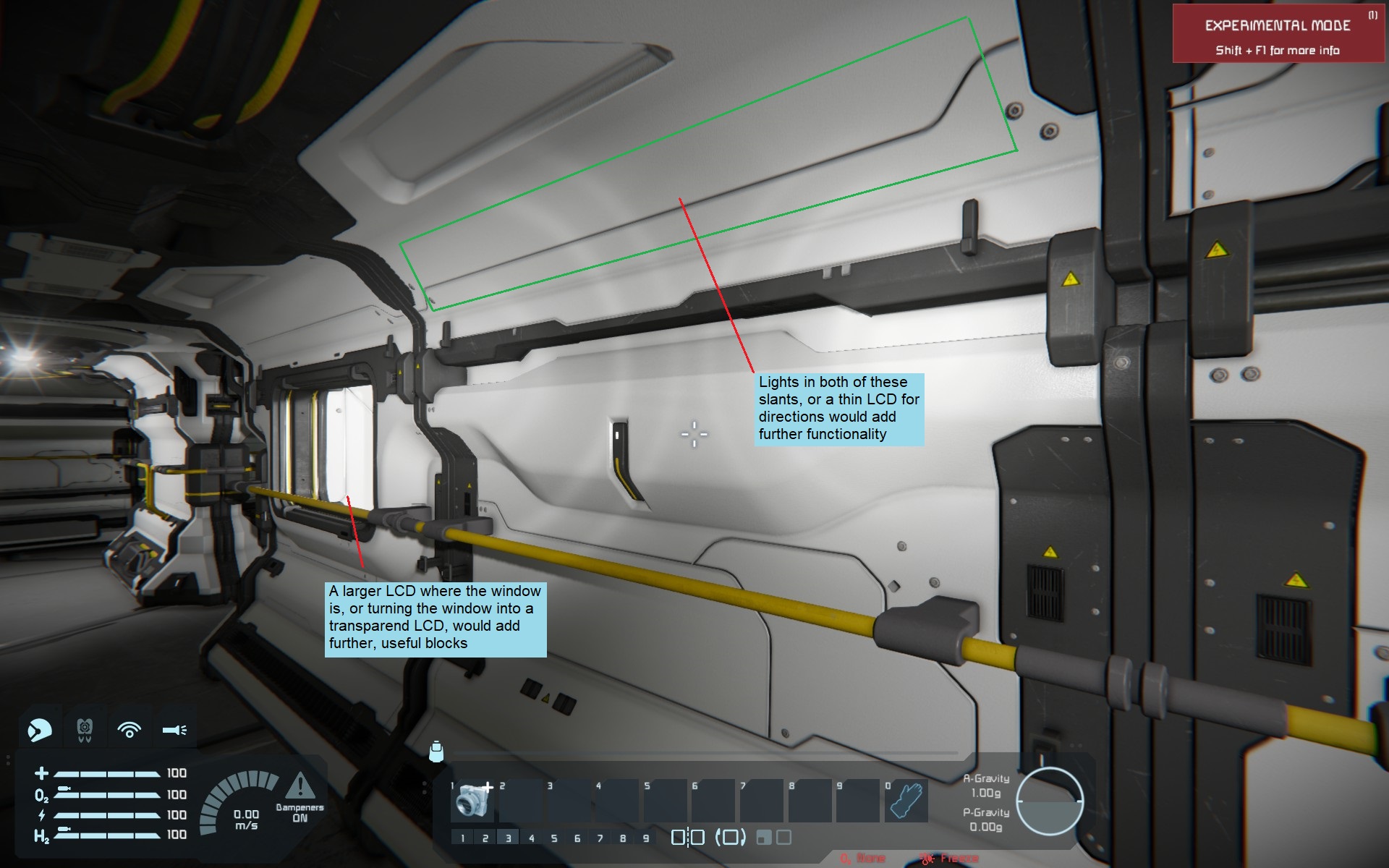Viewport: 1389px width, 868px height.
Task: Toggle the symmetry mirror mode icon
Action: point(687,838)
